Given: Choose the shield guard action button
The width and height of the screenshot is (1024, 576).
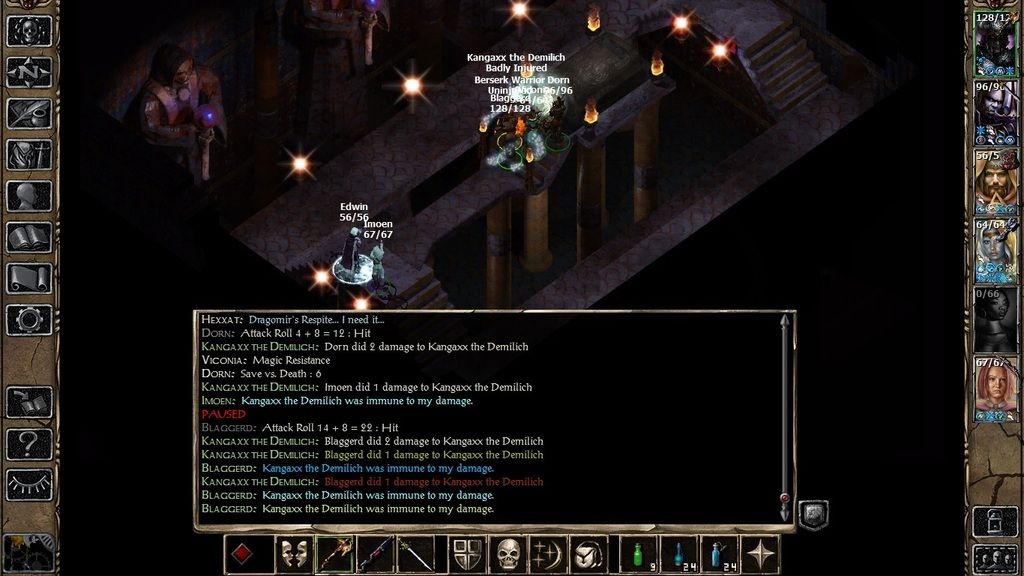Looking at the screenshot, I should [x=467, y=554].
